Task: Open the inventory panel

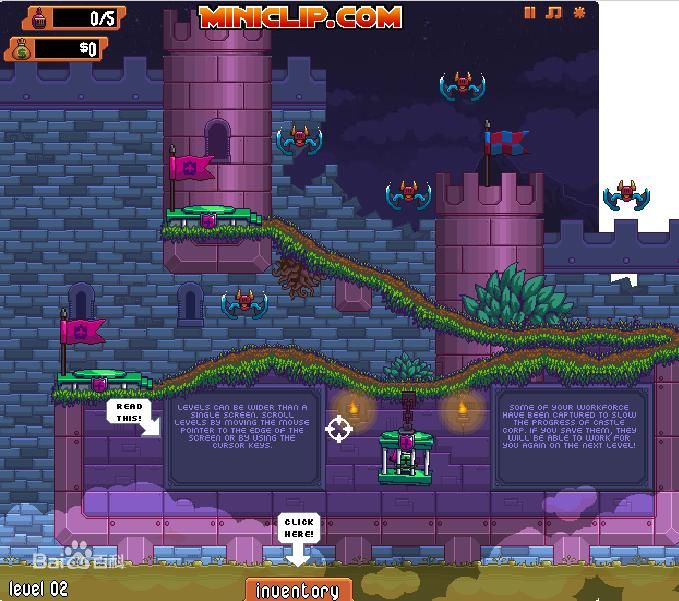Action: 298,590
